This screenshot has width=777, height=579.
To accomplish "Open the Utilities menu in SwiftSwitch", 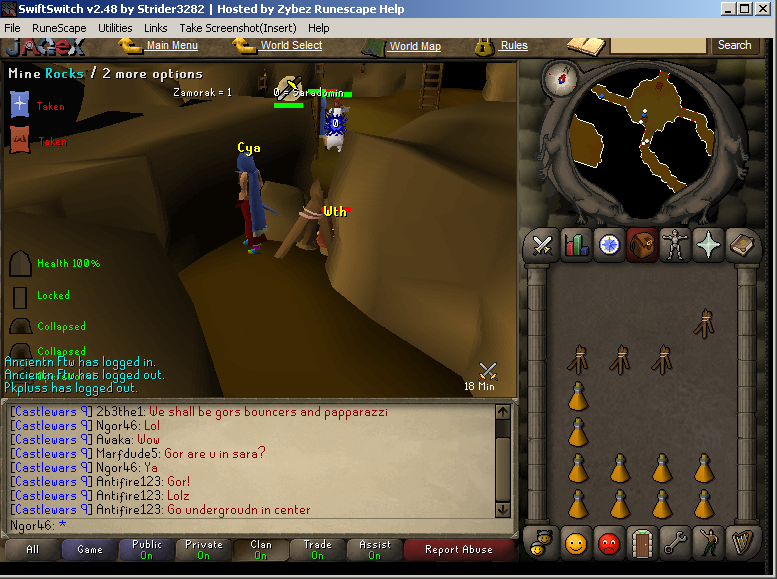I will click(x=115, y=28).
